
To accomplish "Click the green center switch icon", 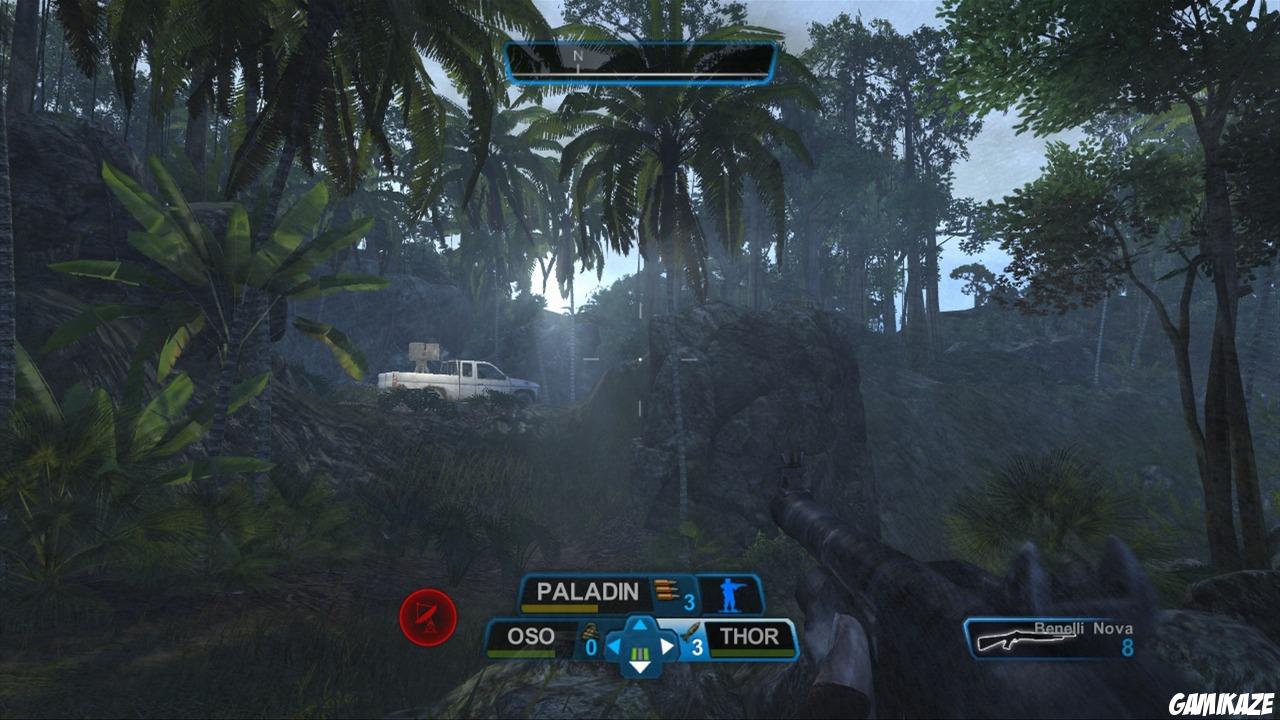I will tap(640, 653).
